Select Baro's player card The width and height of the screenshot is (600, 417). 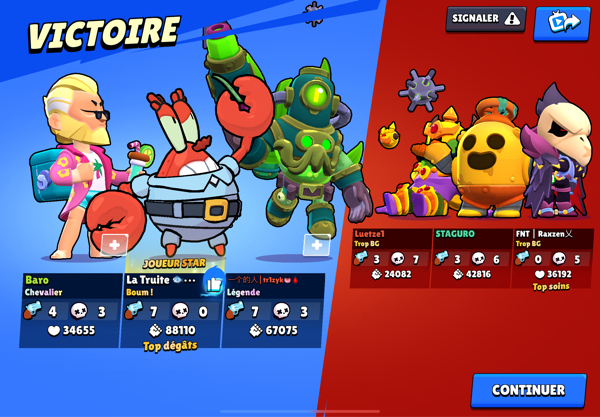click(70, 310)
